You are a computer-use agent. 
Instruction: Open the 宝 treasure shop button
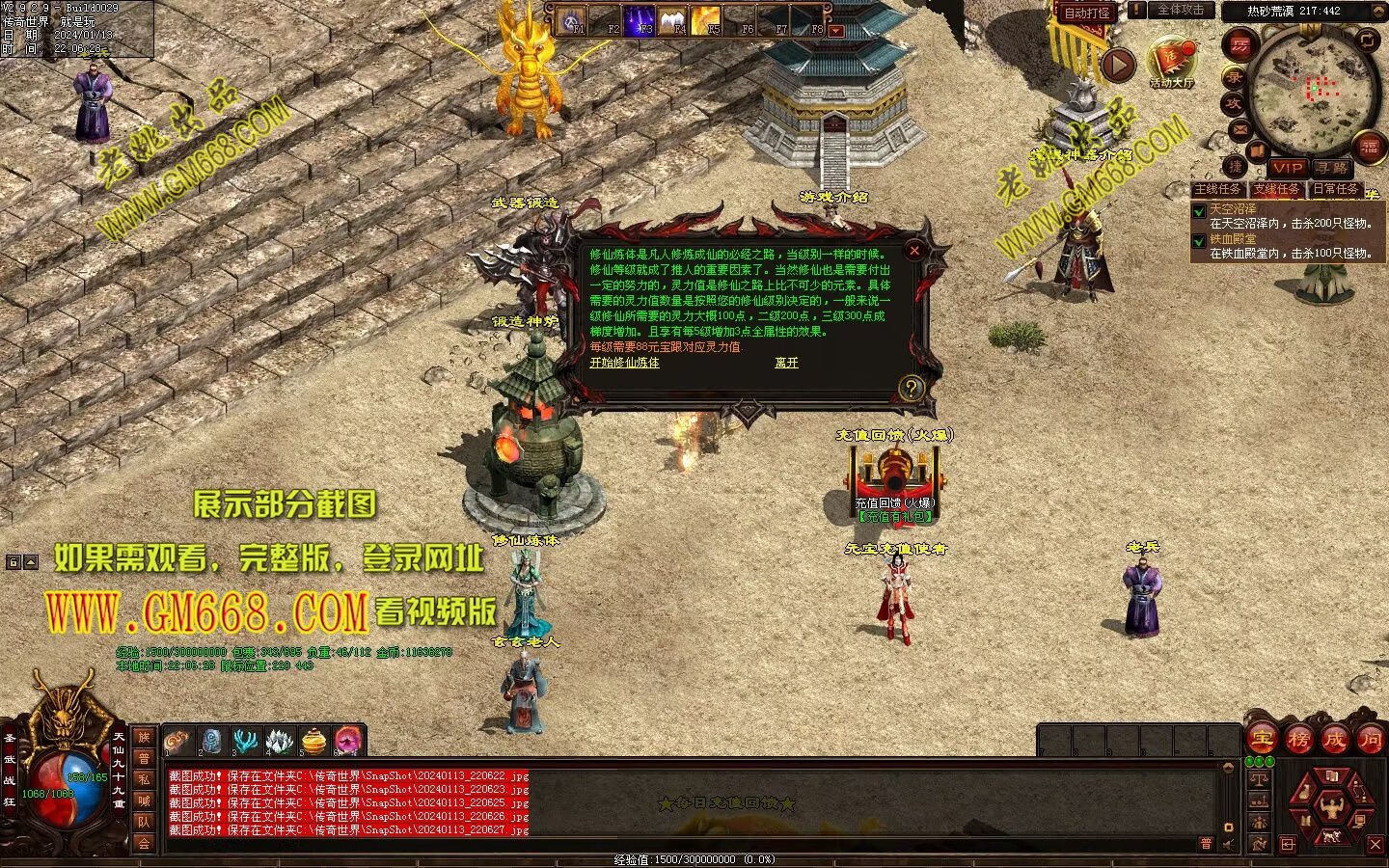pyautogui.click(x=1262, y=740)
